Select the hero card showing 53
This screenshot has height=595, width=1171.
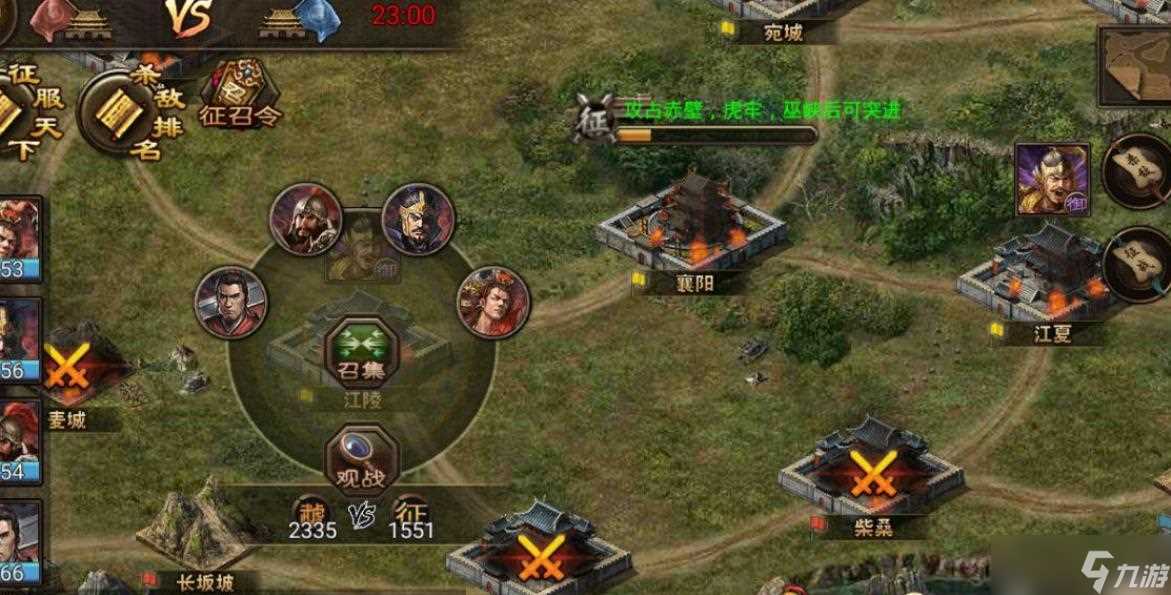(19, 239)
